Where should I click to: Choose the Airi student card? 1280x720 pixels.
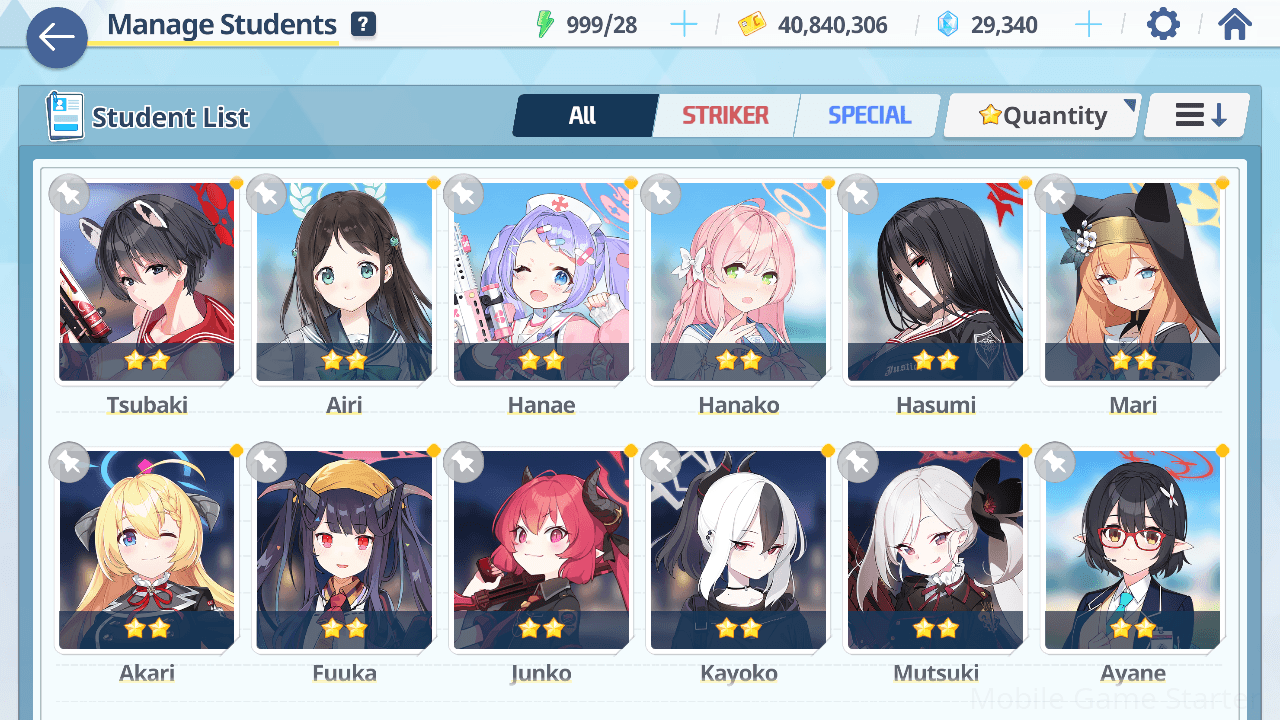pyautogui.click(x=344, y=282)
